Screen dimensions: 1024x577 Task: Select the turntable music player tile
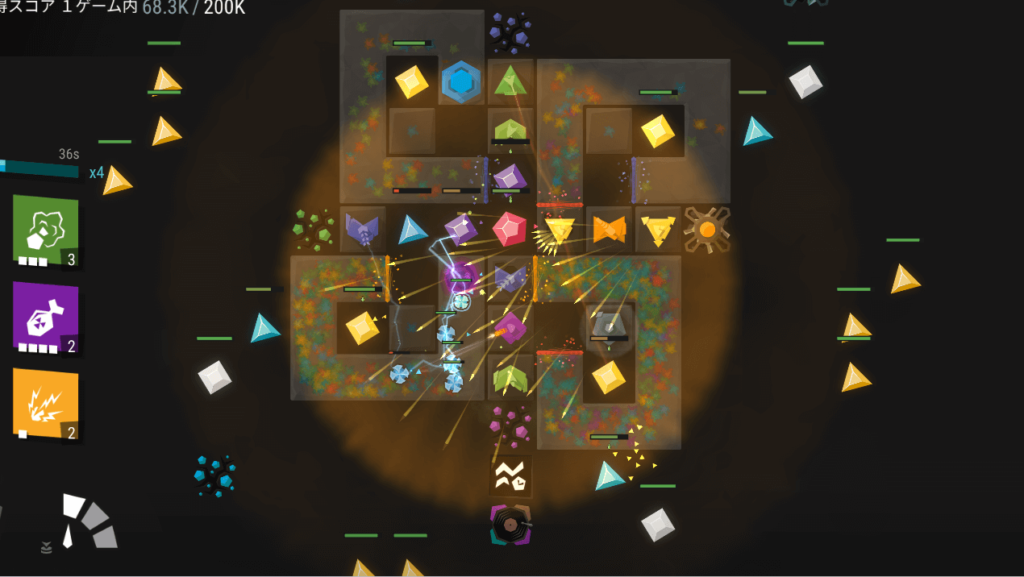[x=510, y=524]
